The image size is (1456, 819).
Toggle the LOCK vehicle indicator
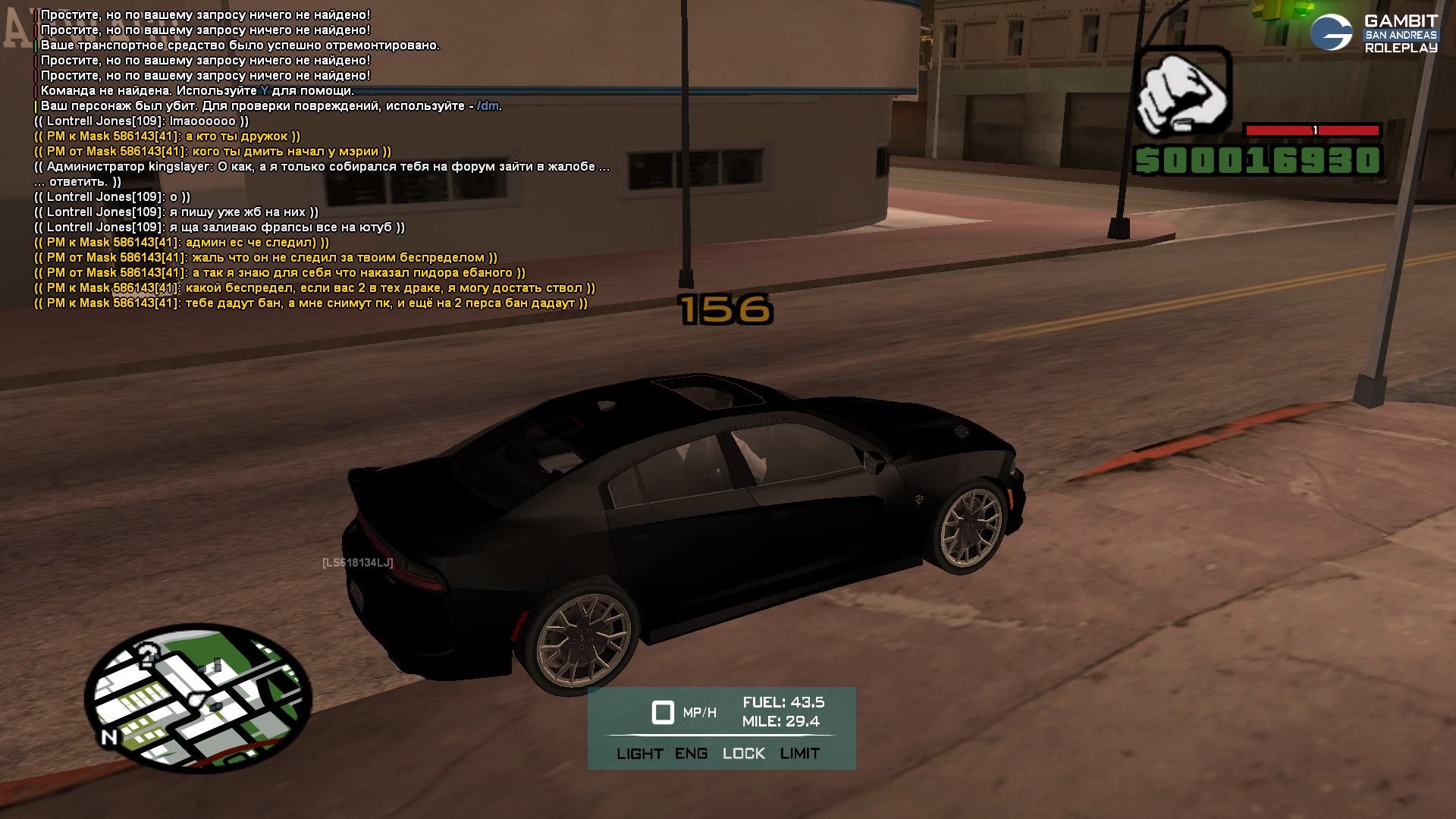[x=743, y=754]
